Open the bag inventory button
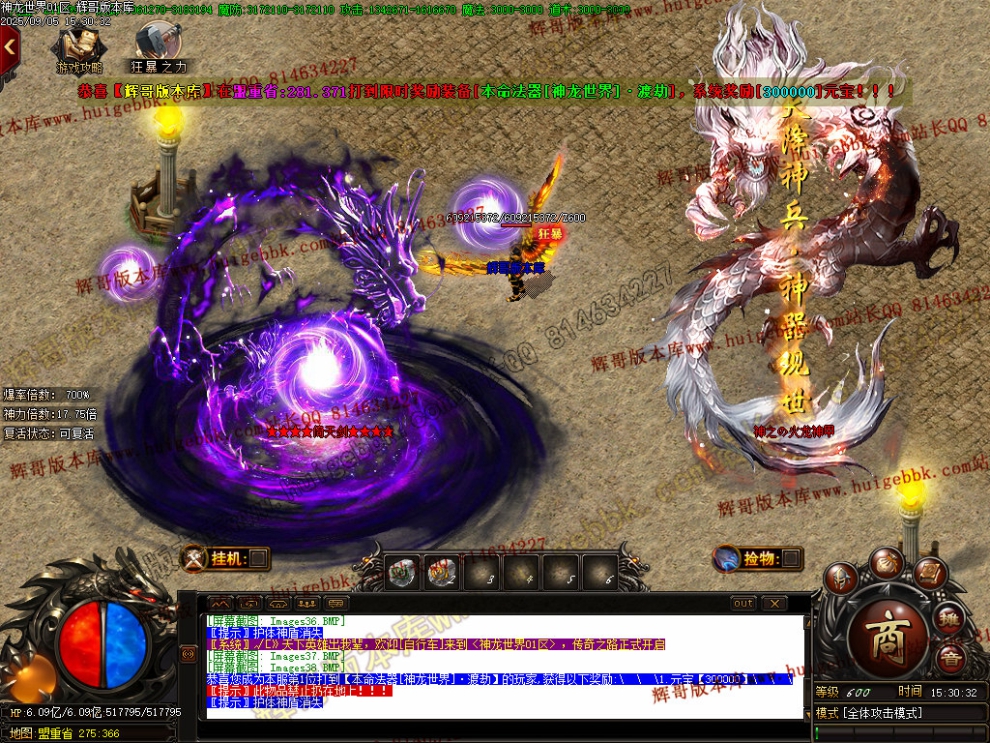 (886, 561)
